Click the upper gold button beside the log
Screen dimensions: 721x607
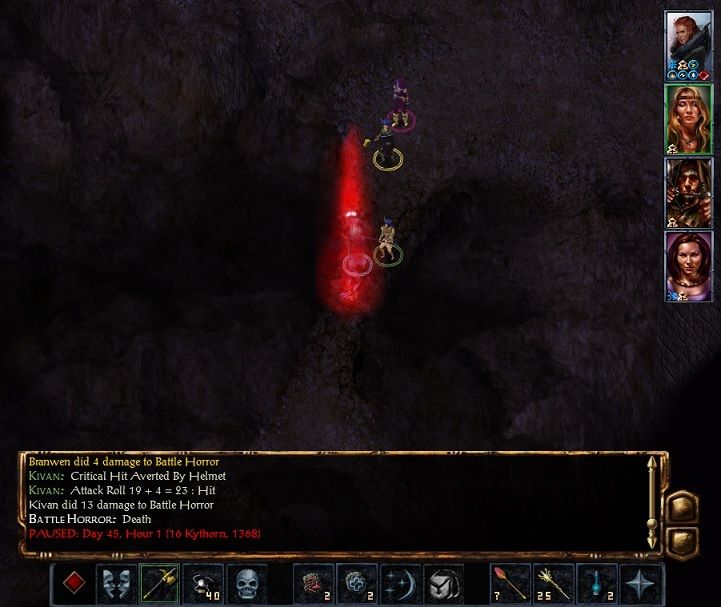682,506
